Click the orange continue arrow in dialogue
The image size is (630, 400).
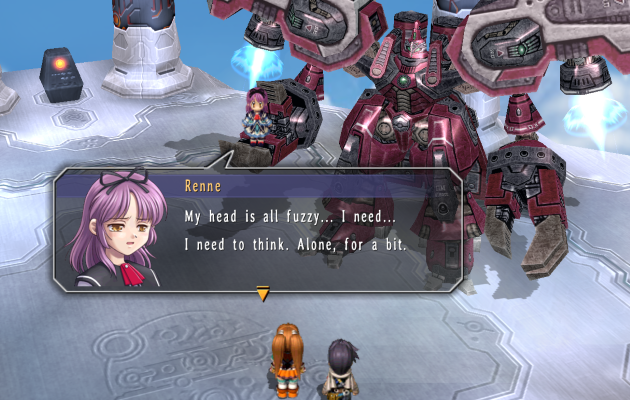(262, 293)
